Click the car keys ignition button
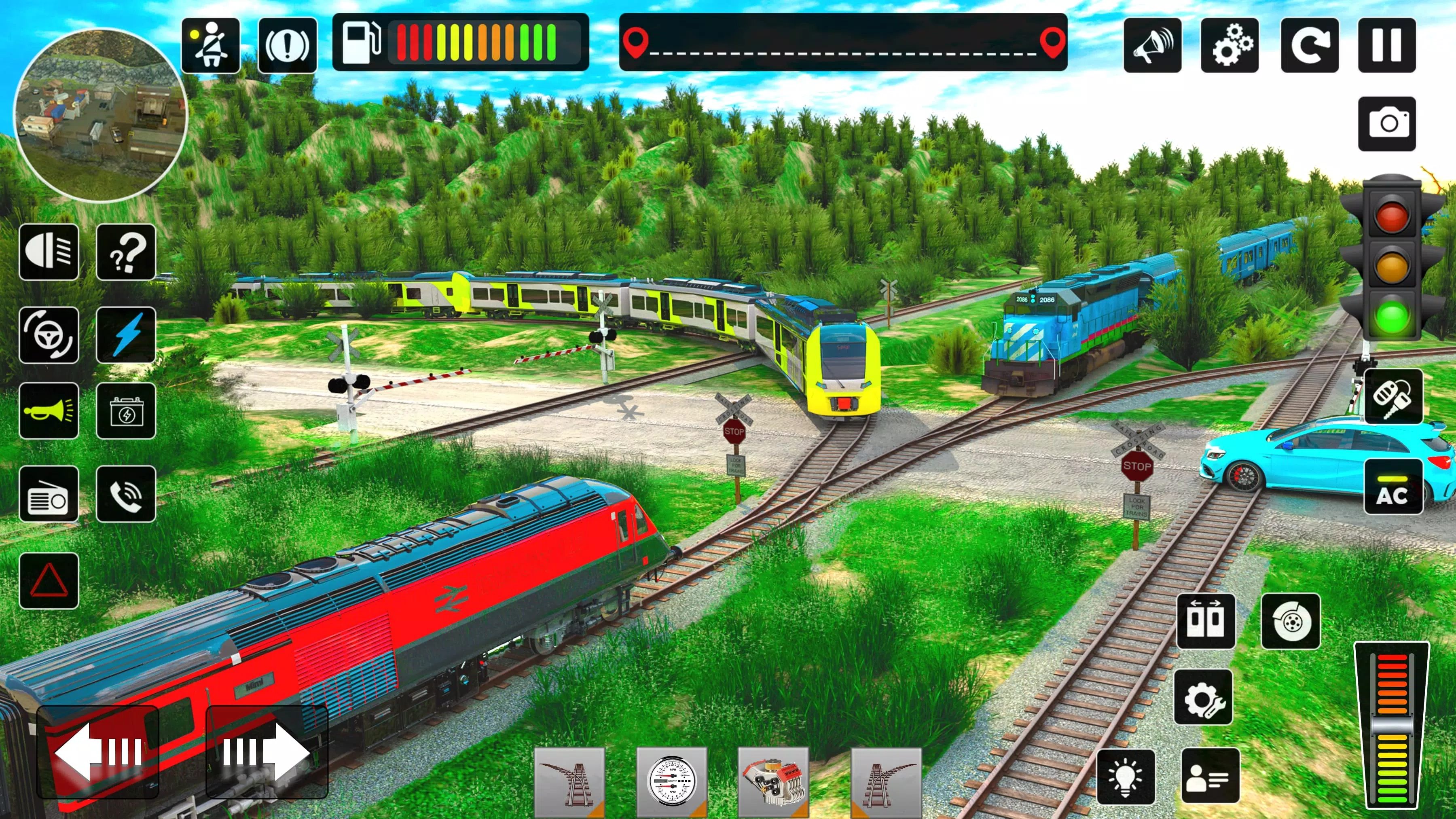This screenshot has width=1456, height=819. pos(1393,396)
